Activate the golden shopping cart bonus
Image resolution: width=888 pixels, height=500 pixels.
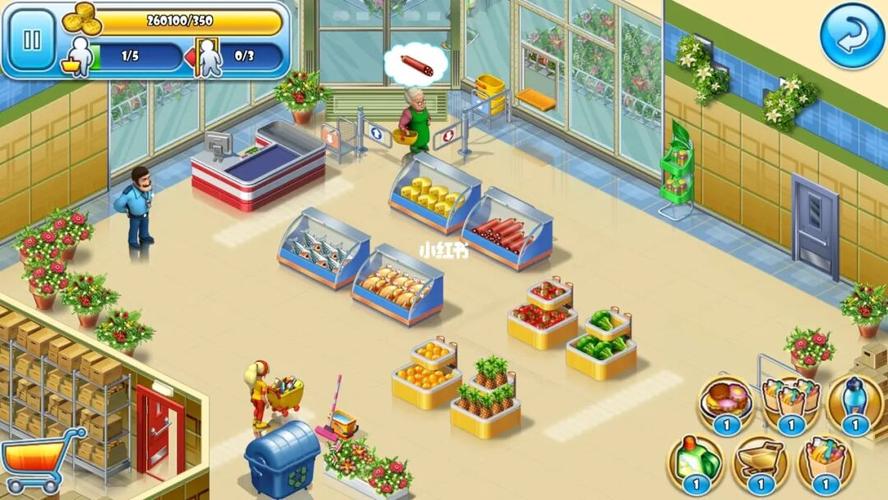(760, 462)
